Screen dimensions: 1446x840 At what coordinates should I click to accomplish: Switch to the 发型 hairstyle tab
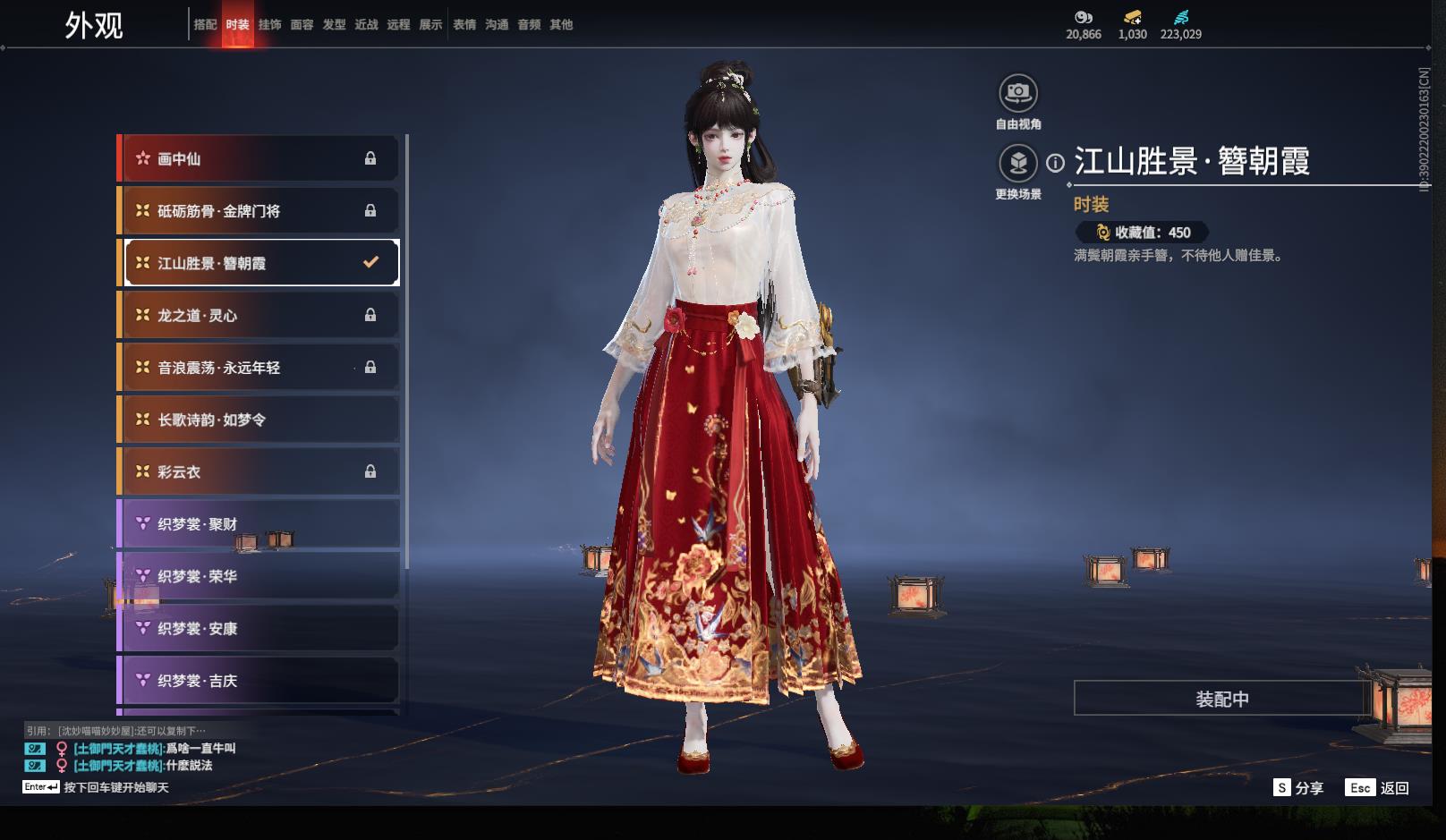(334, 25)
